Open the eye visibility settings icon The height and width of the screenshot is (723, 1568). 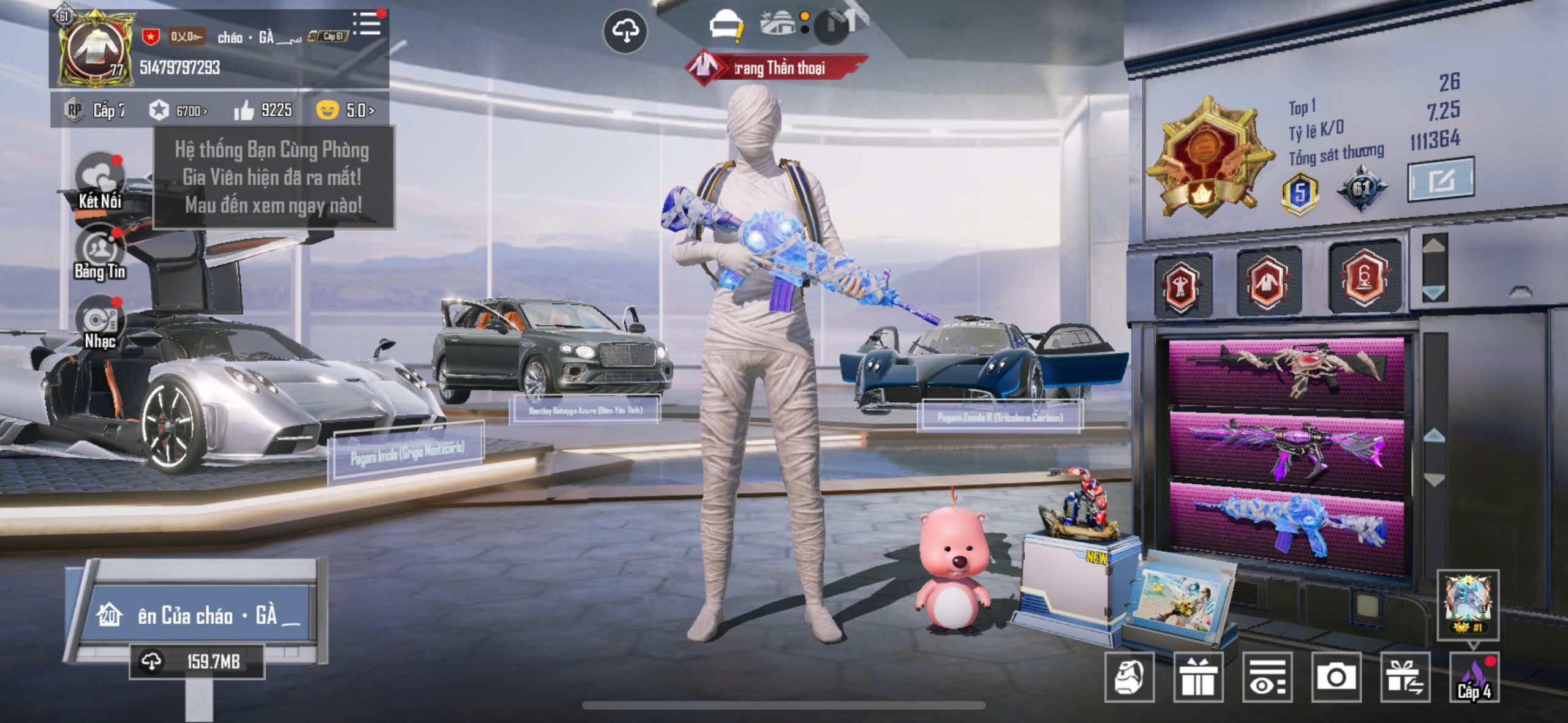pos(1267,677)
